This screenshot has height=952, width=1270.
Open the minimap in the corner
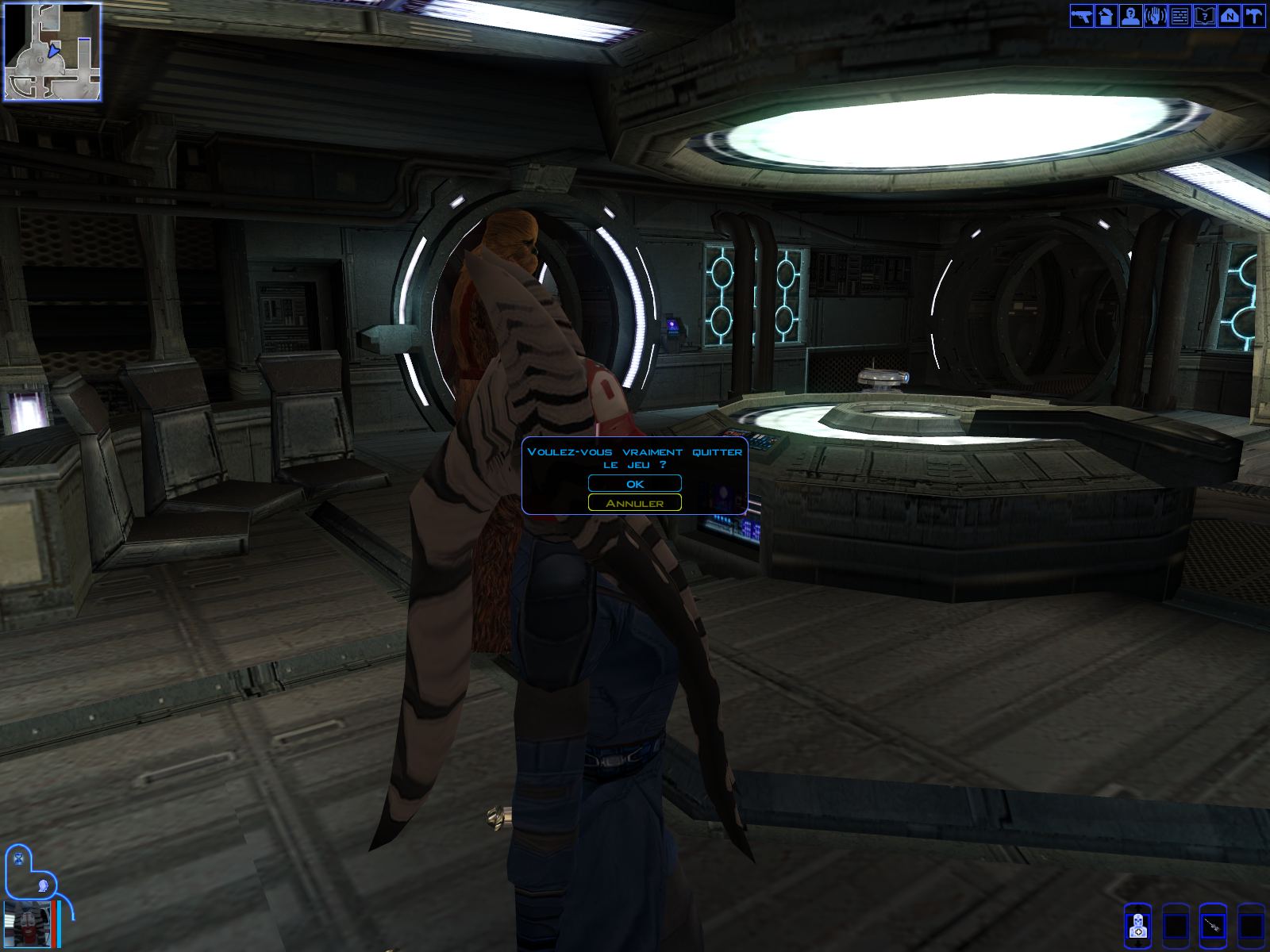pos(52,52)
